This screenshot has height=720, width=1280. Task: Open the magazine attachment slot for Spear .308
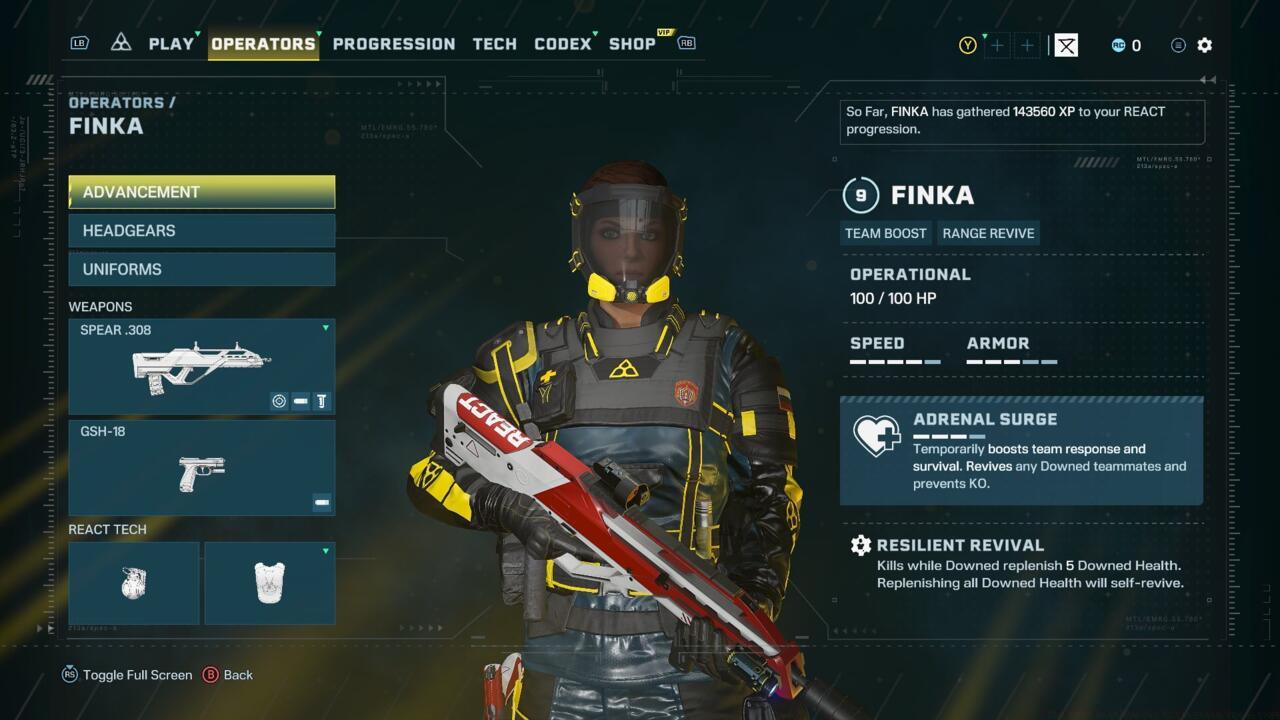click(300, 400)
